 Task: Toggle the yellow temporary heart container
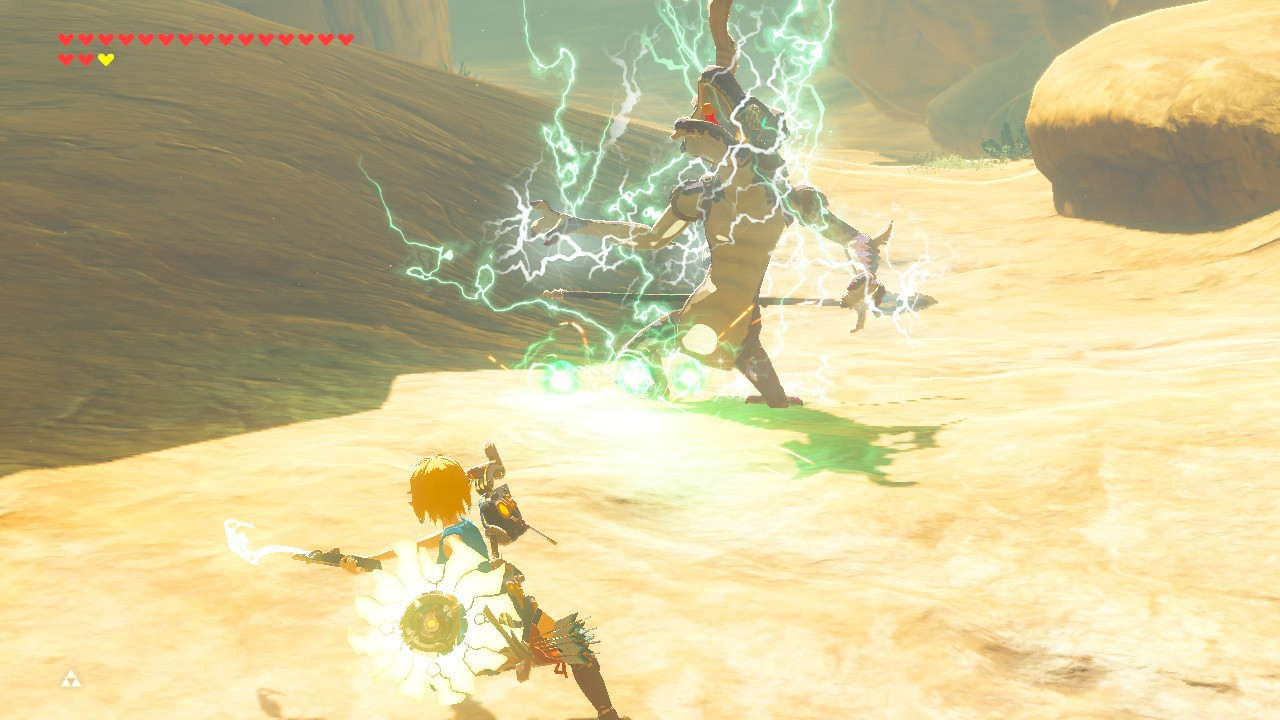104,58
